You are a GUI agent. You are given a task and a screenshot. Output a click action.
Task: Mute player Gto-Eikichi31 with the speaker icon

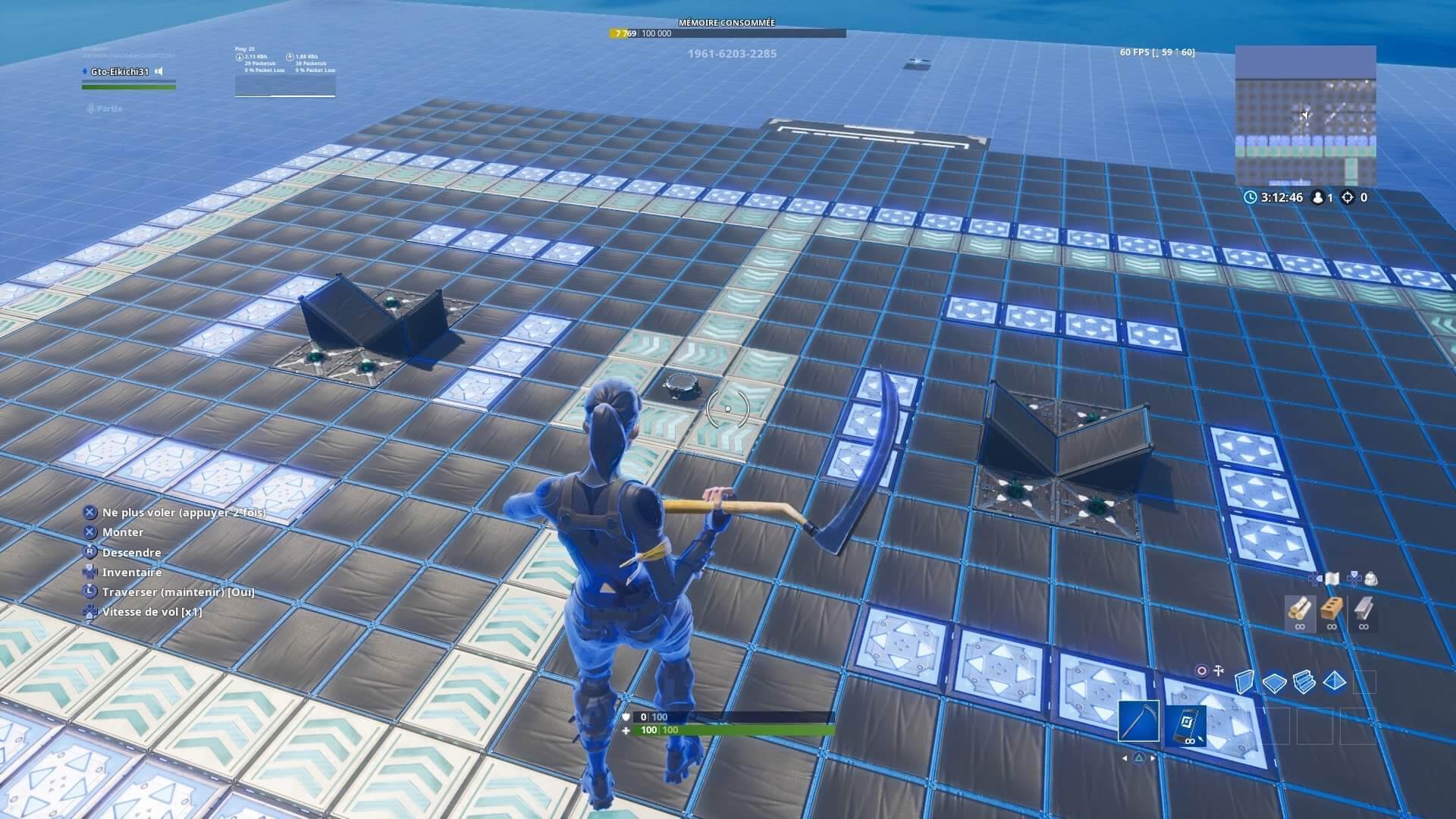click(158, 71)
